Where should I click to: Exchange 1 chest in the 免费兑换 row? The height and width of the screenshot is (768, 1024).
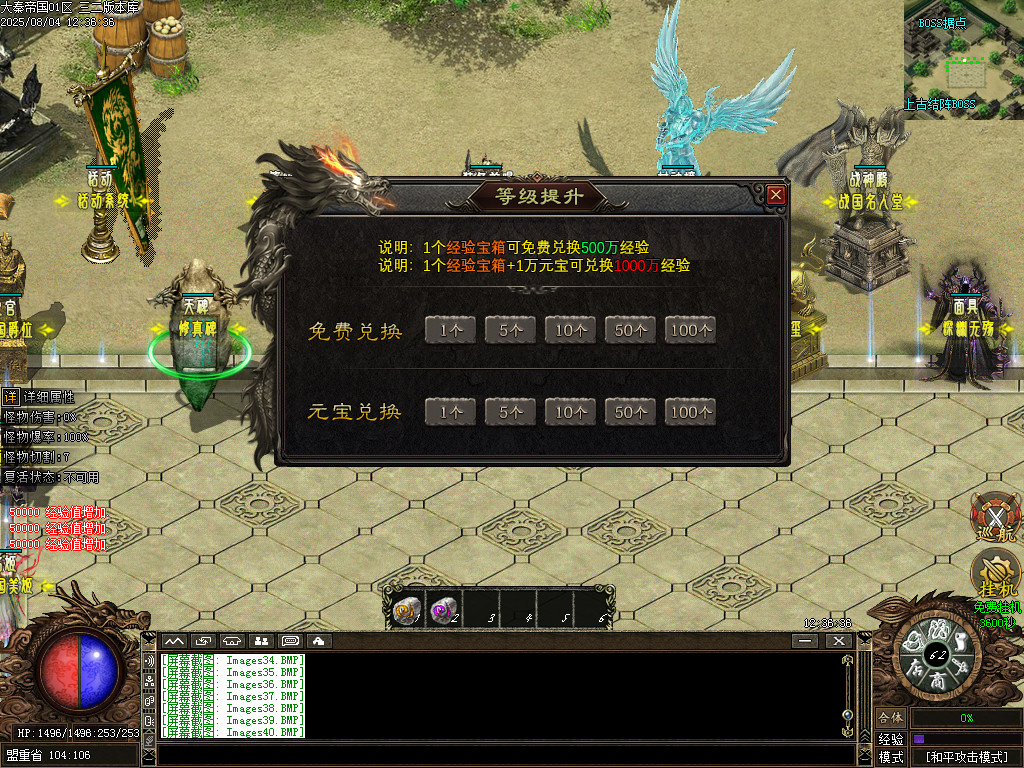(x=450, y=330)
